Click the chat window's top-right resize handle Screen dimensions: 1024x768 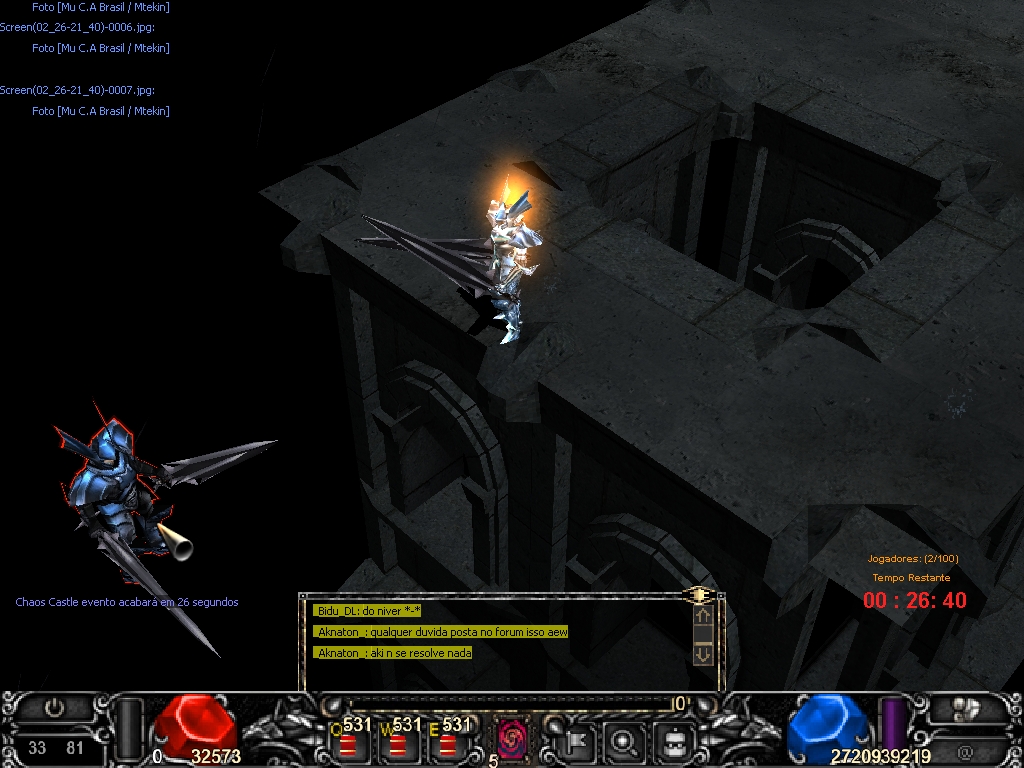coord(699,596)
